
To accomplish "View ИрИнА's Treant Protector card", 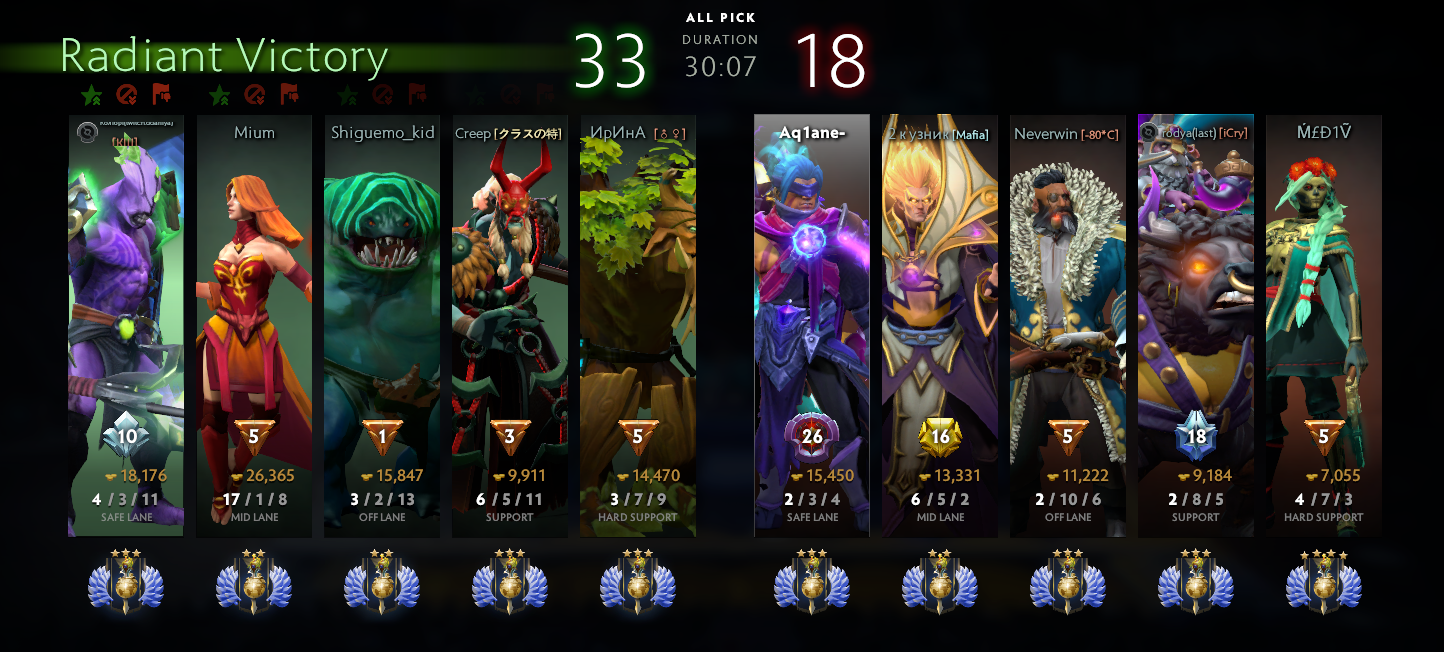I will coord(638,300).
